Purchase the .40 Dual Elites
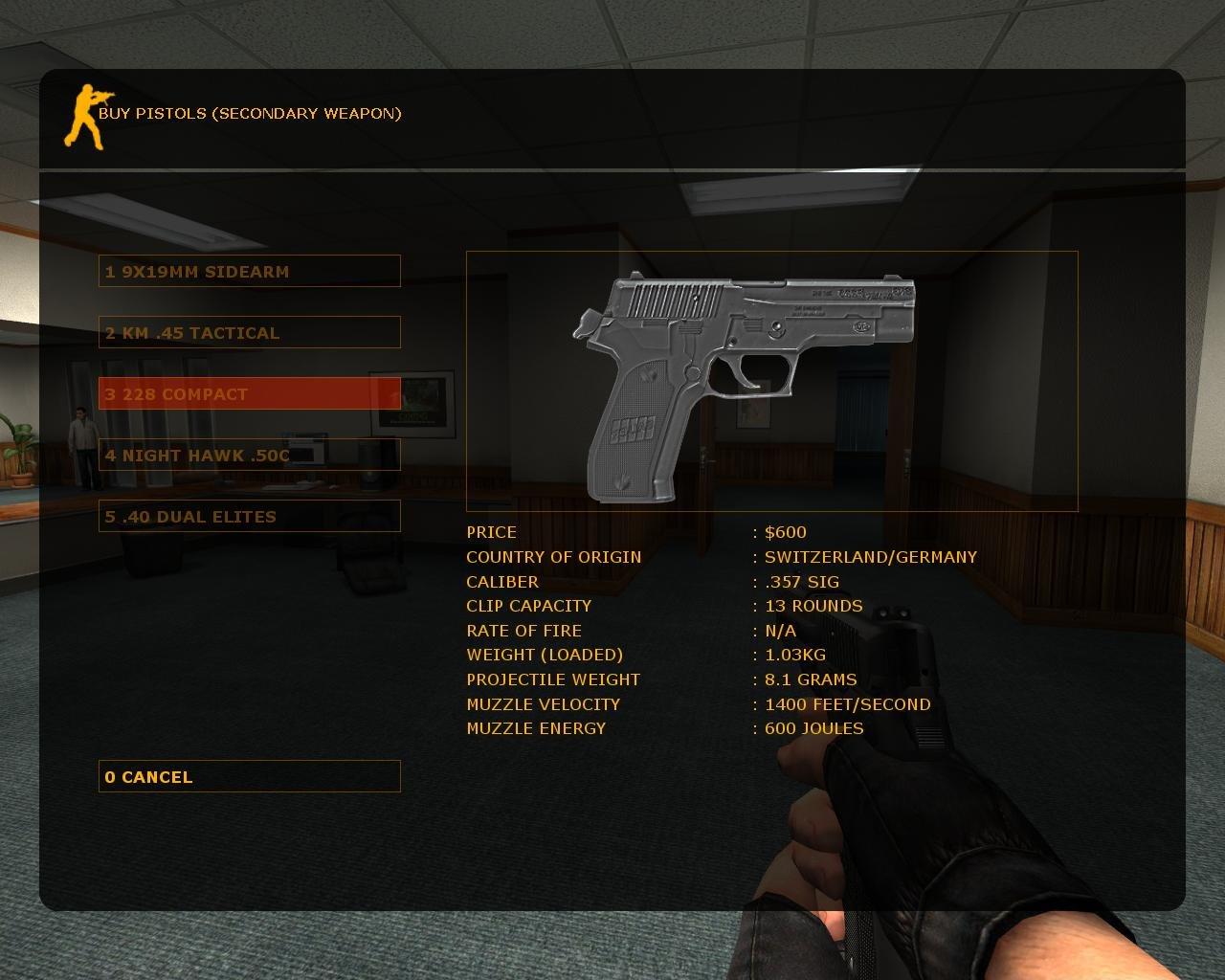This screenshot has width=1225, height=980. [x=249, y=516]
